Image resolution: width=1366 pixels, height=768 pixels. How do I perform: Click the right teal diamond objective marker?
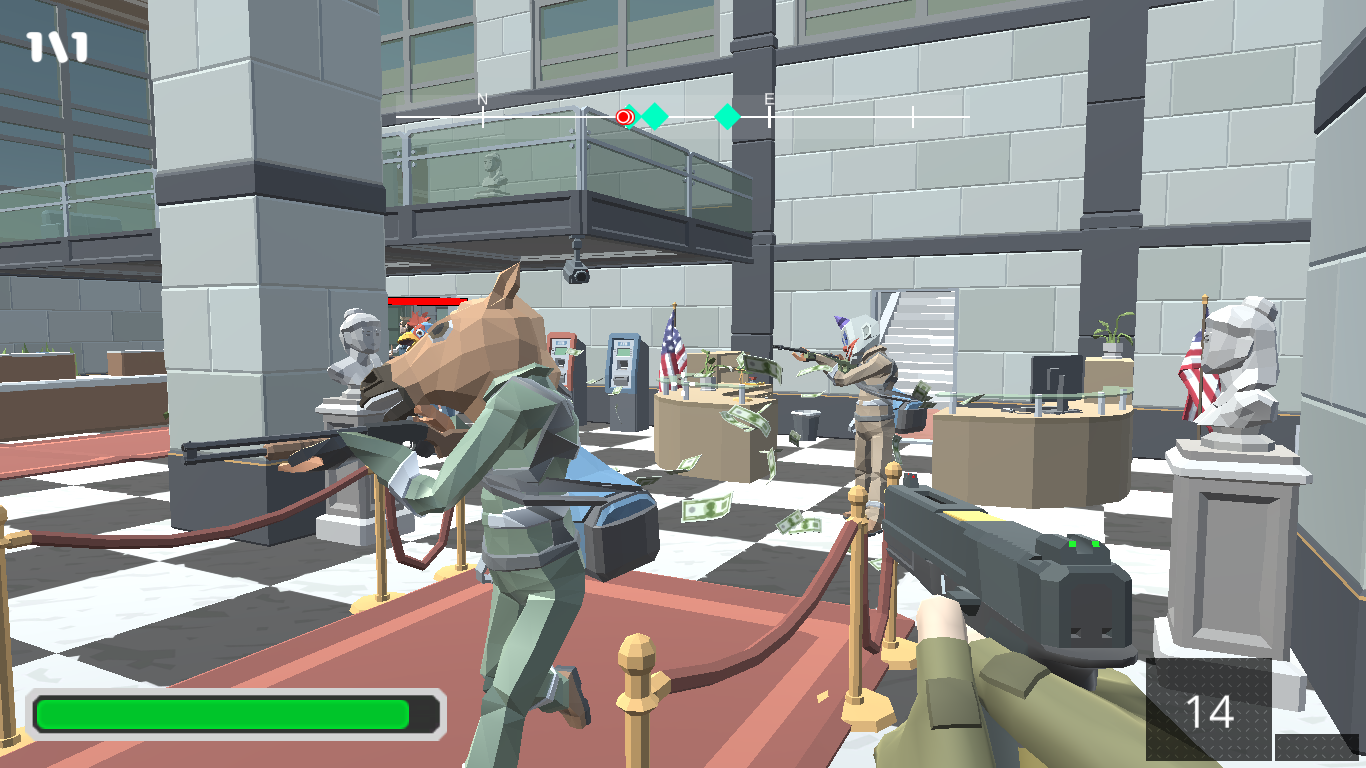[x=729, y=116]
